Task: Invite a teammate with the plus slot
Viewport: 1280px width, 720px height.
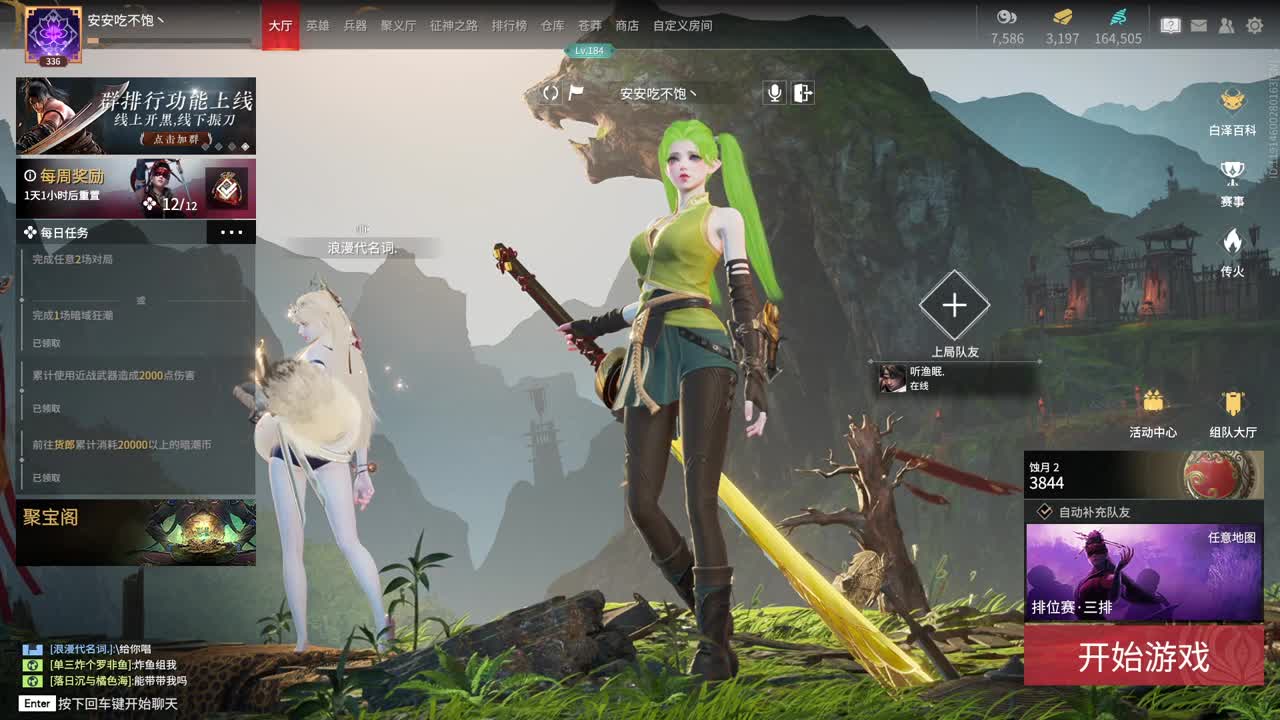Action: pyautogui.click(x=954, y=305)
